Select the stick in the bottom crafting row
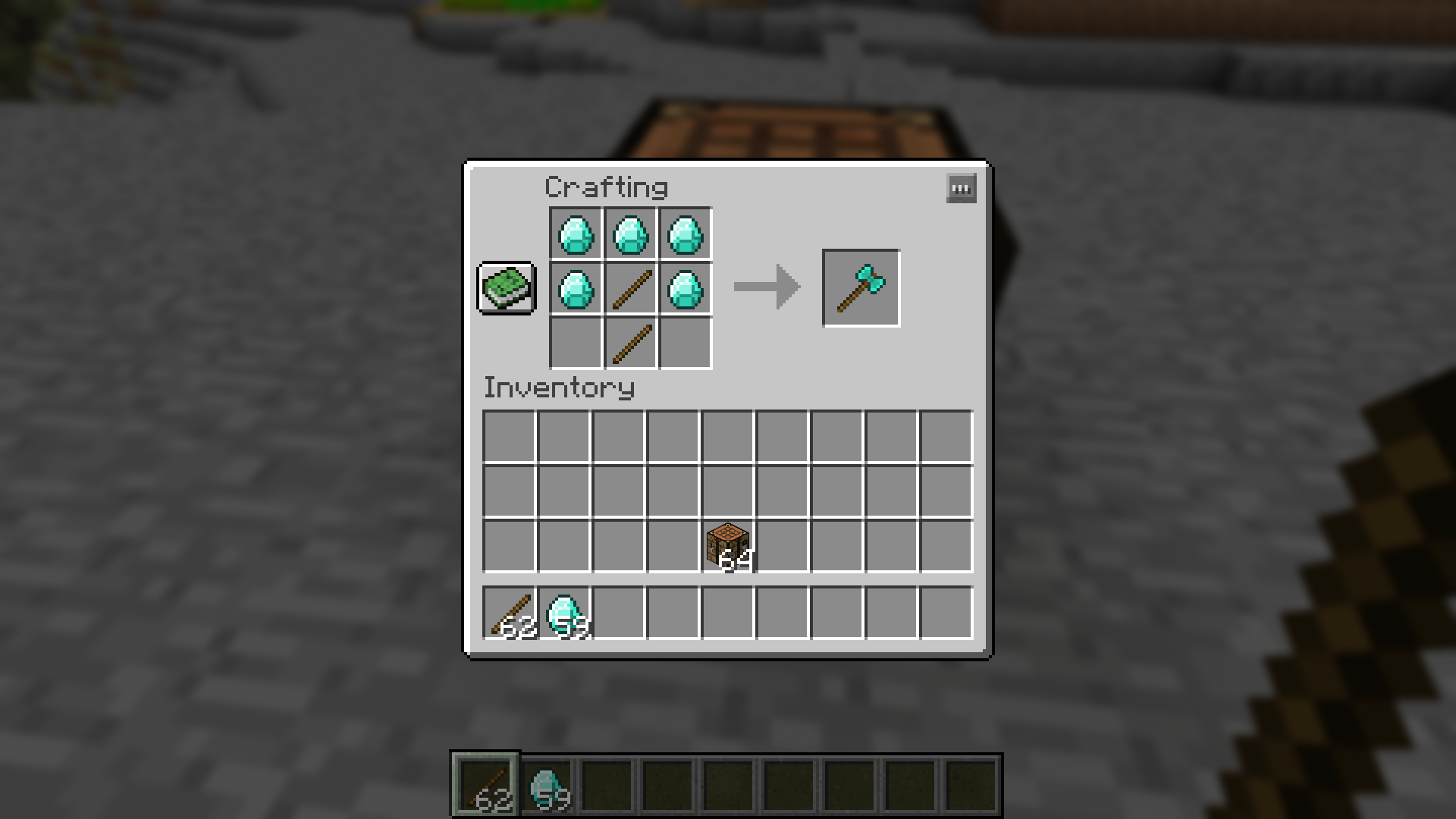Screen dimensions: 1456x819 [x=629, y=342]
